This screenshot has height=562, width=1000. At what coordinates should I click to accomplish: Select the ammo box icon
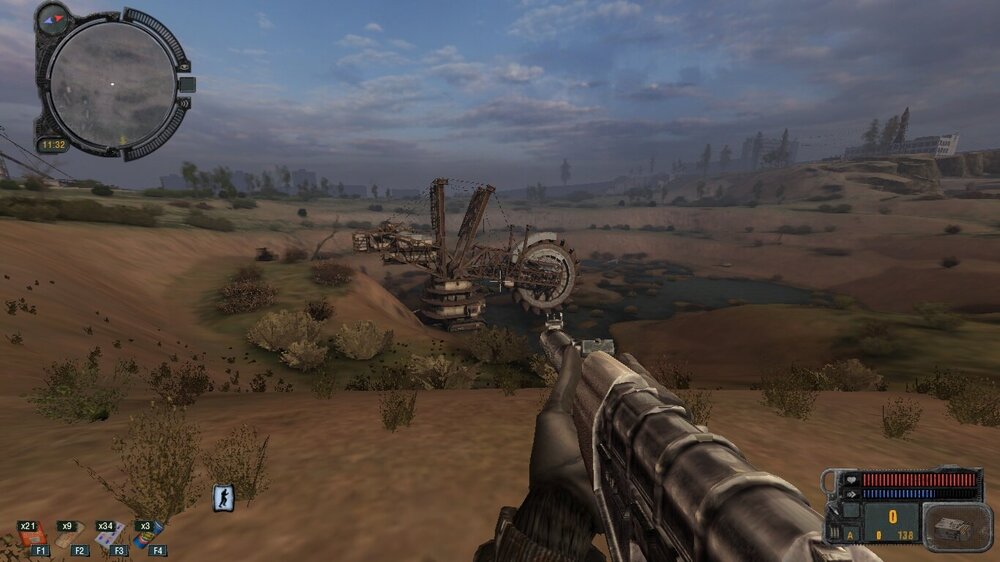pos(956,528)
